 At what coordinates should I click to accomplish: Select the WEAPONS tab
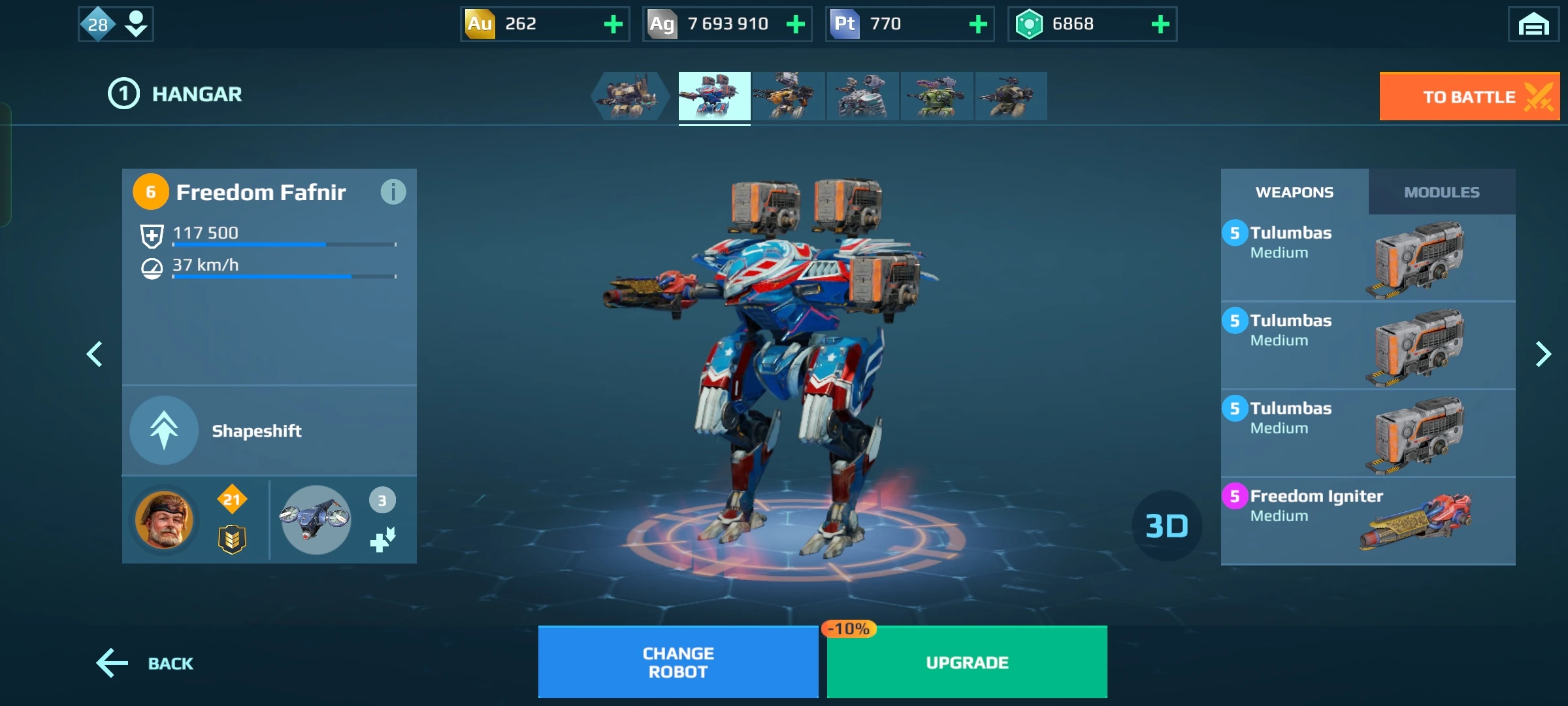click(1294, 192)
